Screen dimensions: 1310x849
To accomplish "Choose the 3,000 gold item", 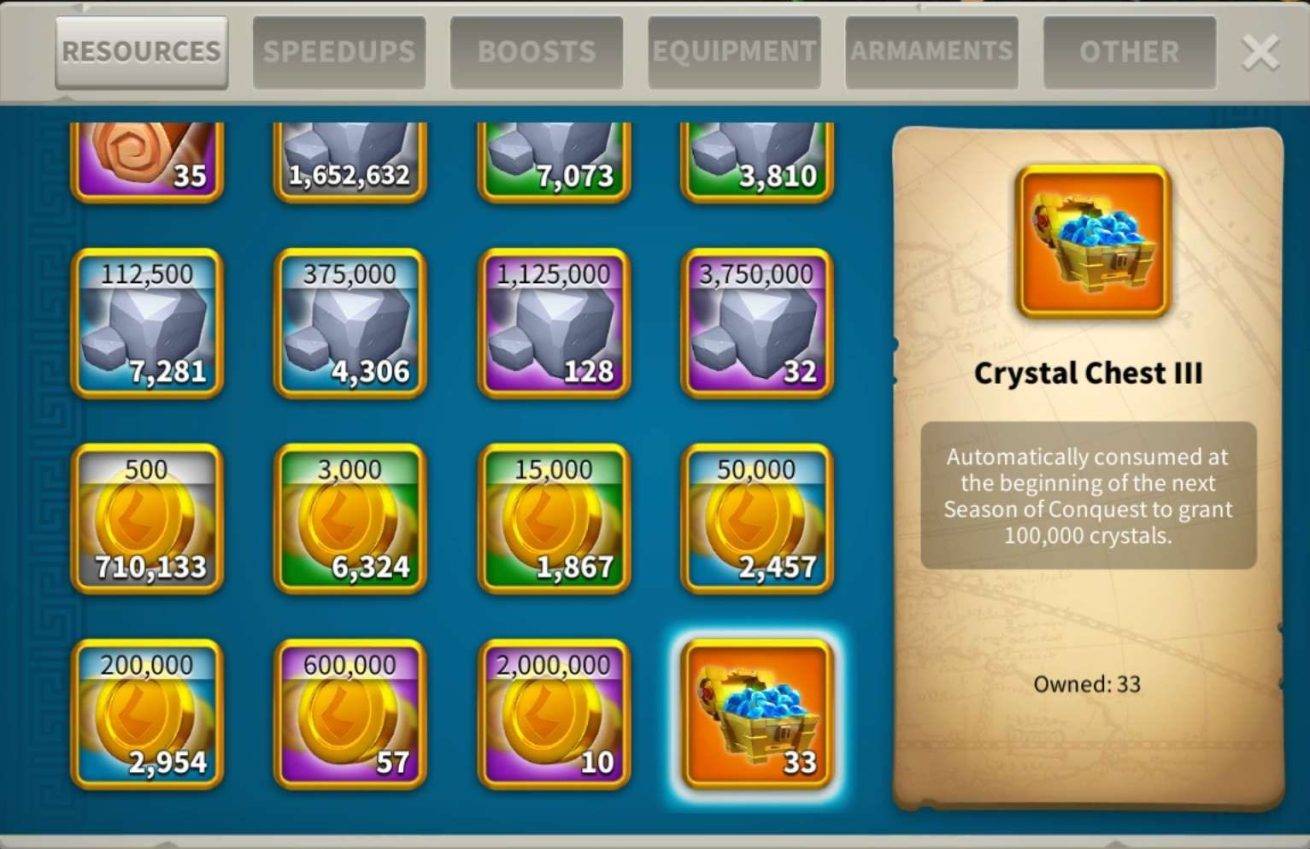I will click(x=350, y=519).
